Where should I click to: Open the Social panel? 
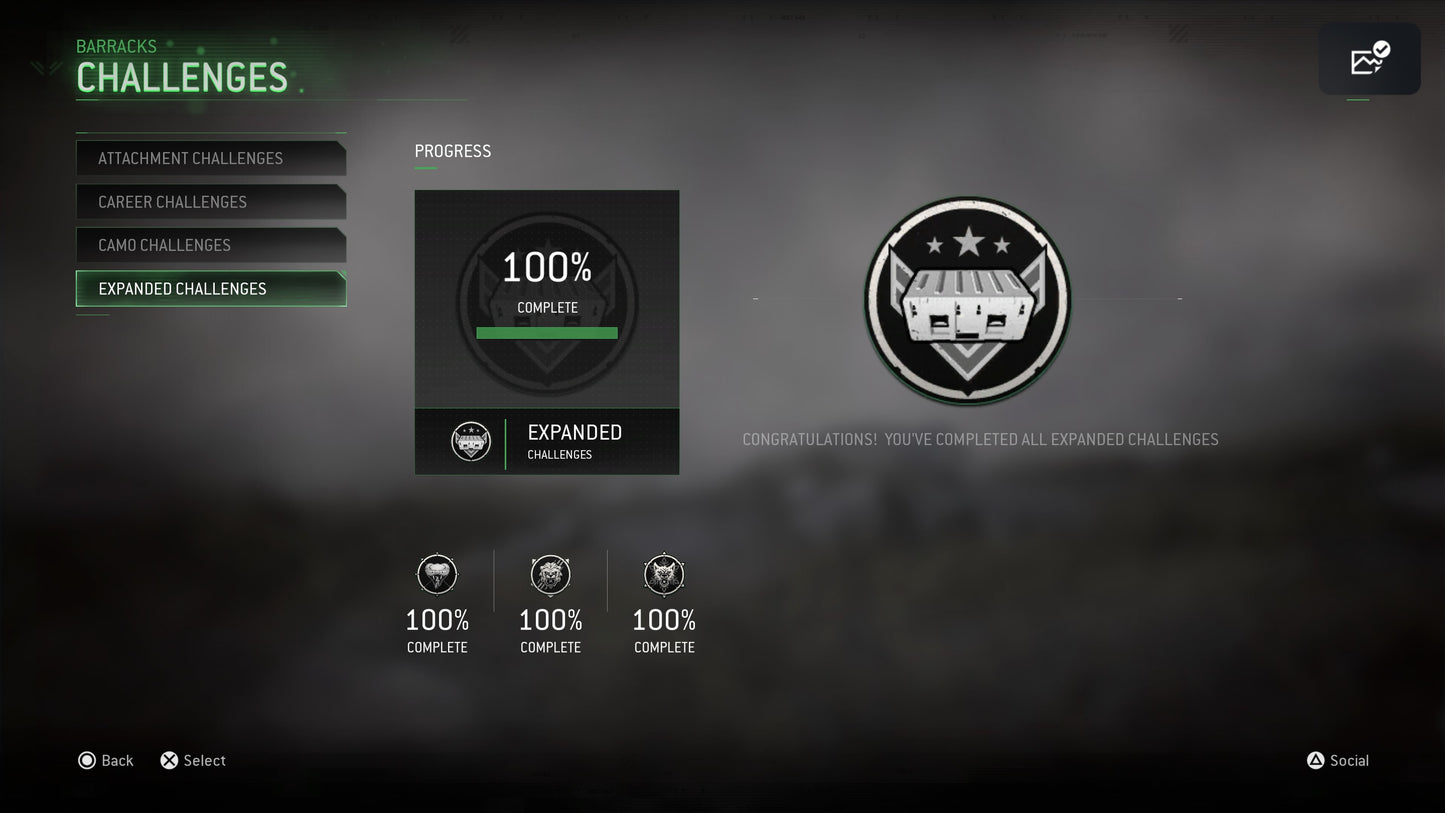point(1349,761)
